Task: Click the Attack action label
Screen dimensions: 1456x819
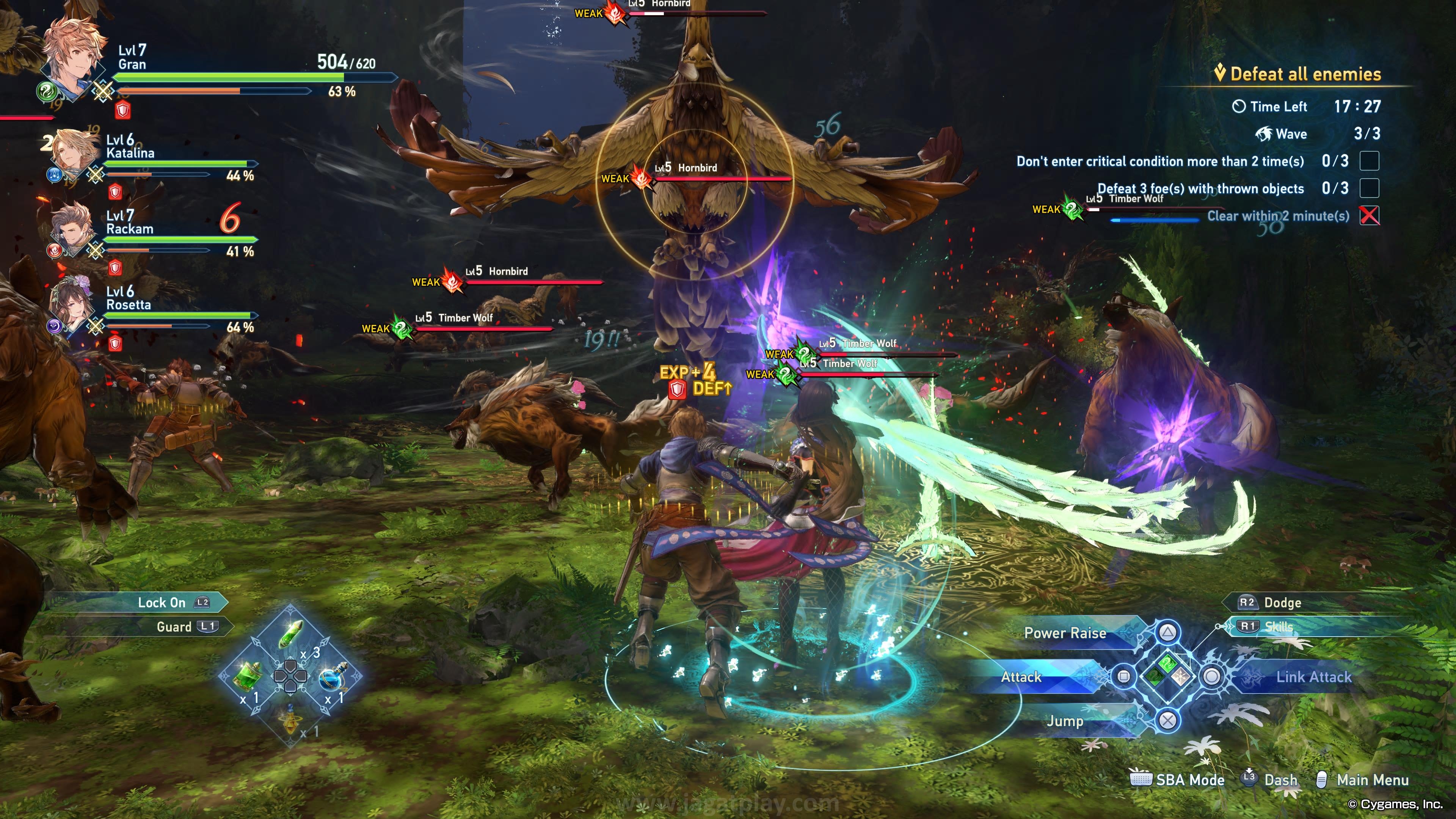Action: click(x=1021, y=676)
